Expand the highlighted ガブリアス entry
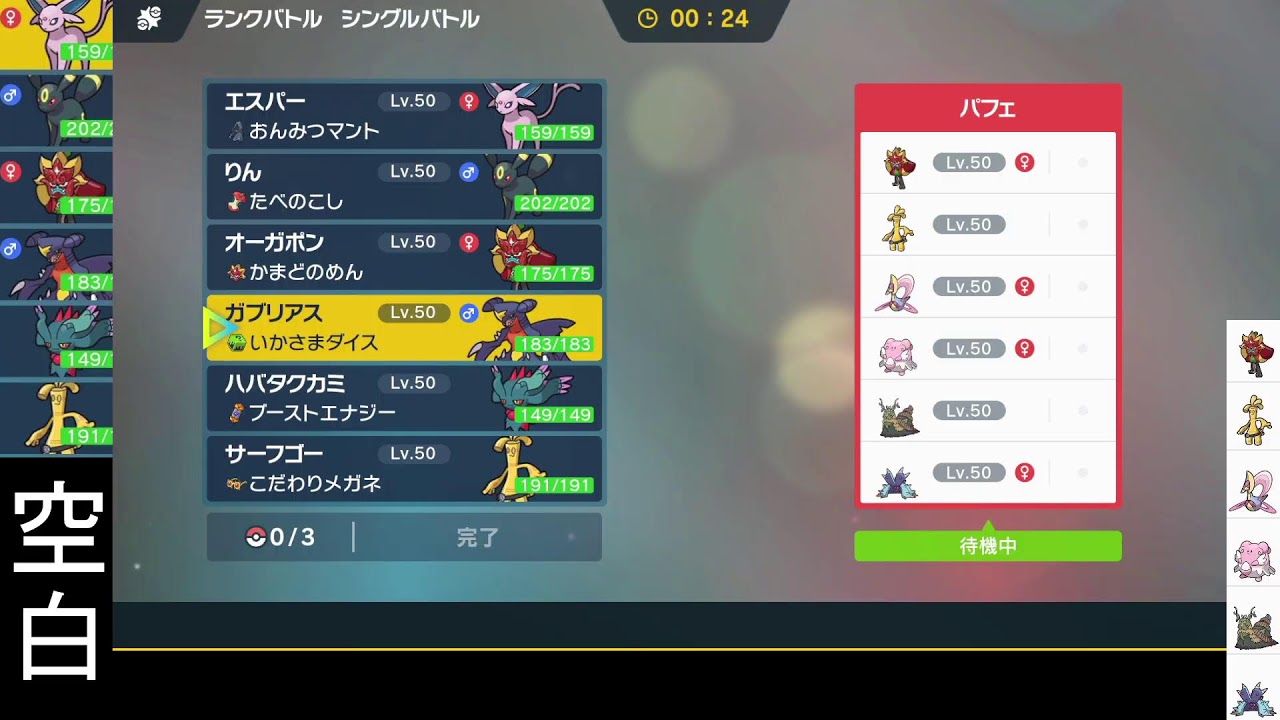Screen dimensions: 1280x720 [x=404, y=327]
